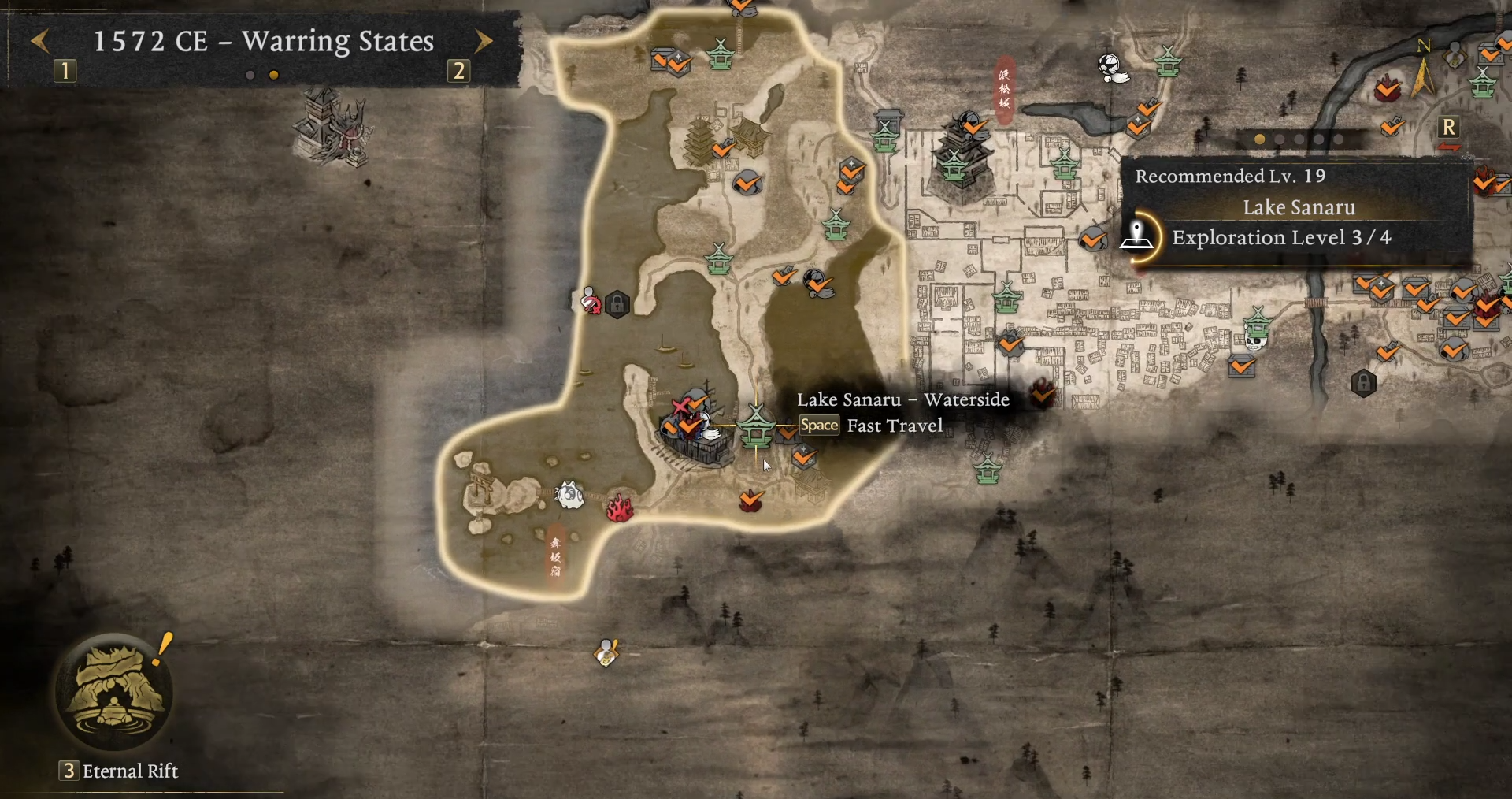Viewport: 1512px width, 799px height.
Task: Click the padlock marker on the lake's west shore
Action: pos(617,303)
